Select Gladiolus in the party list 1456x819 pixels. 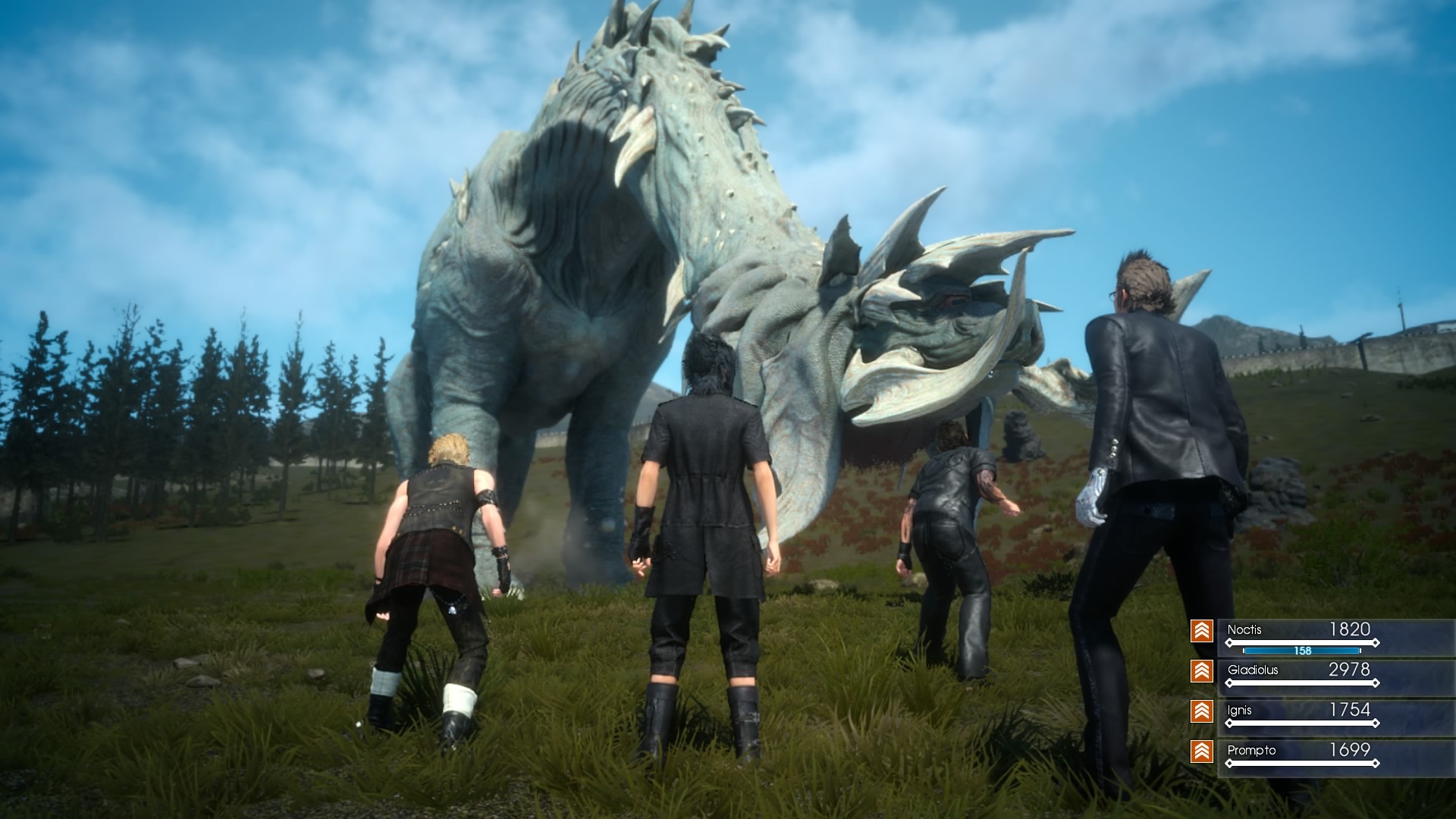pyautogui.click(x=1253, y=670)
